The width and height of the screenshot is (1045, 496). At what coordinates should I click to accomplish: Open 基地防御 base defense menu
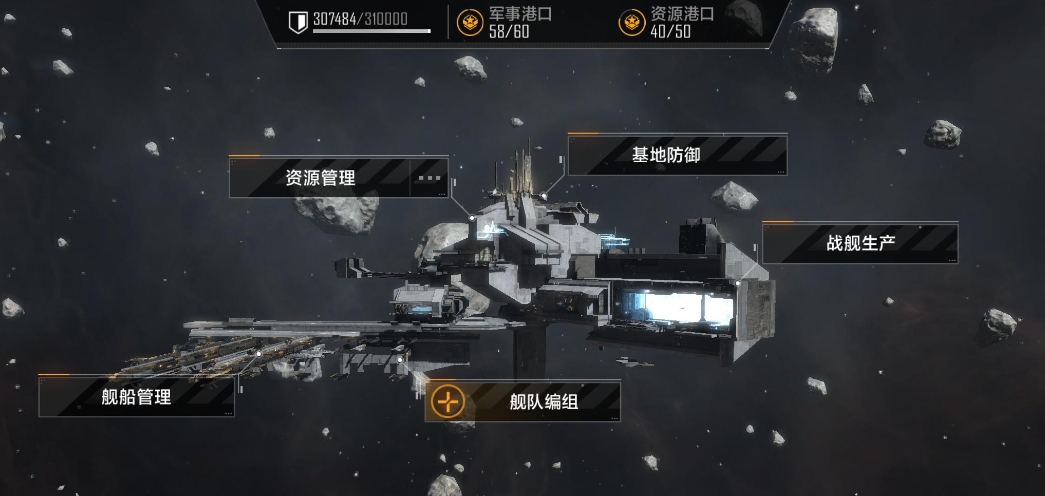pyautogui.click(x=678, y=155)
